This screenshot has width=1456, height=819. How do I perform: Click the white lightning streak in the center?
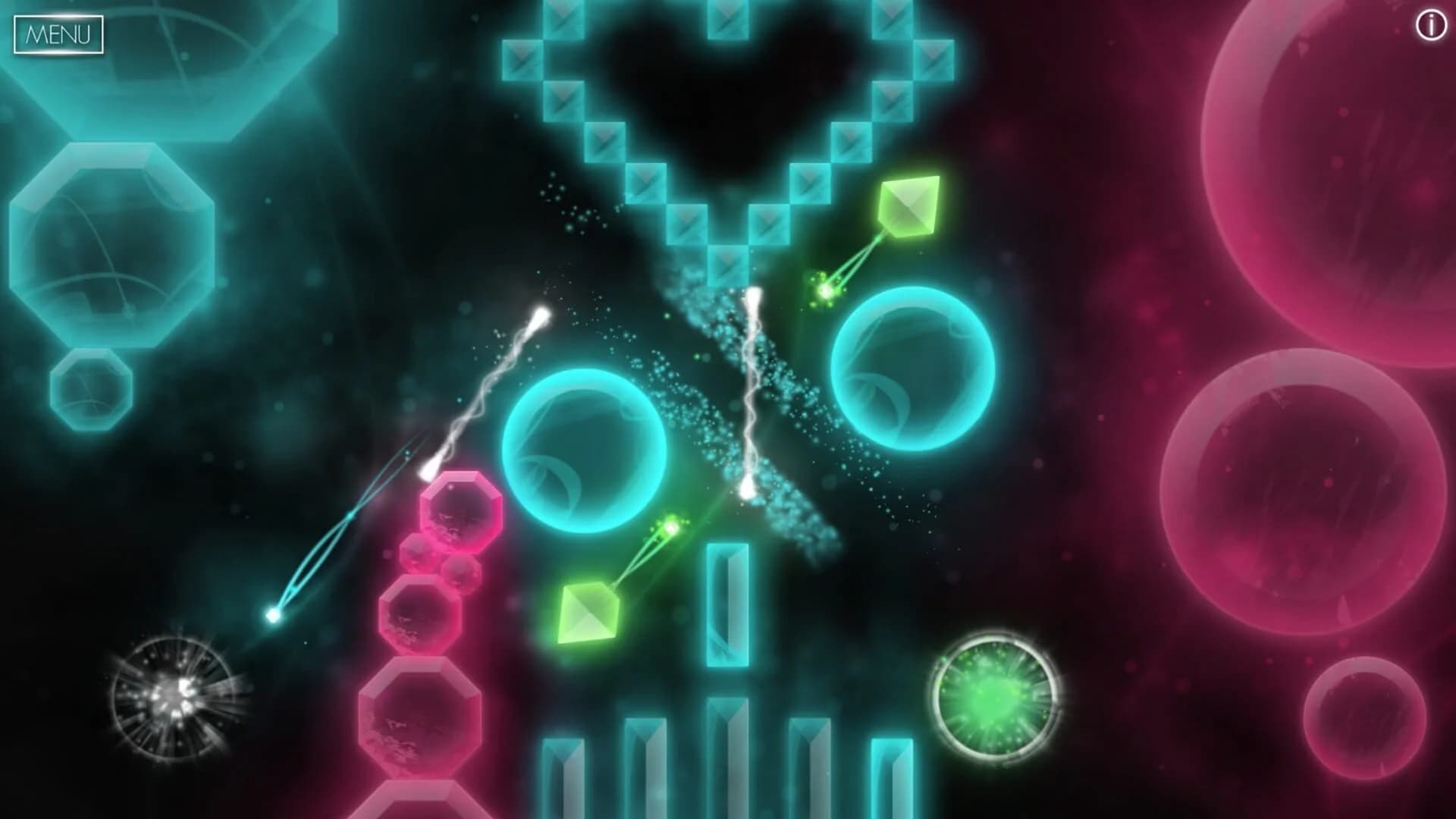coord(751,379)
